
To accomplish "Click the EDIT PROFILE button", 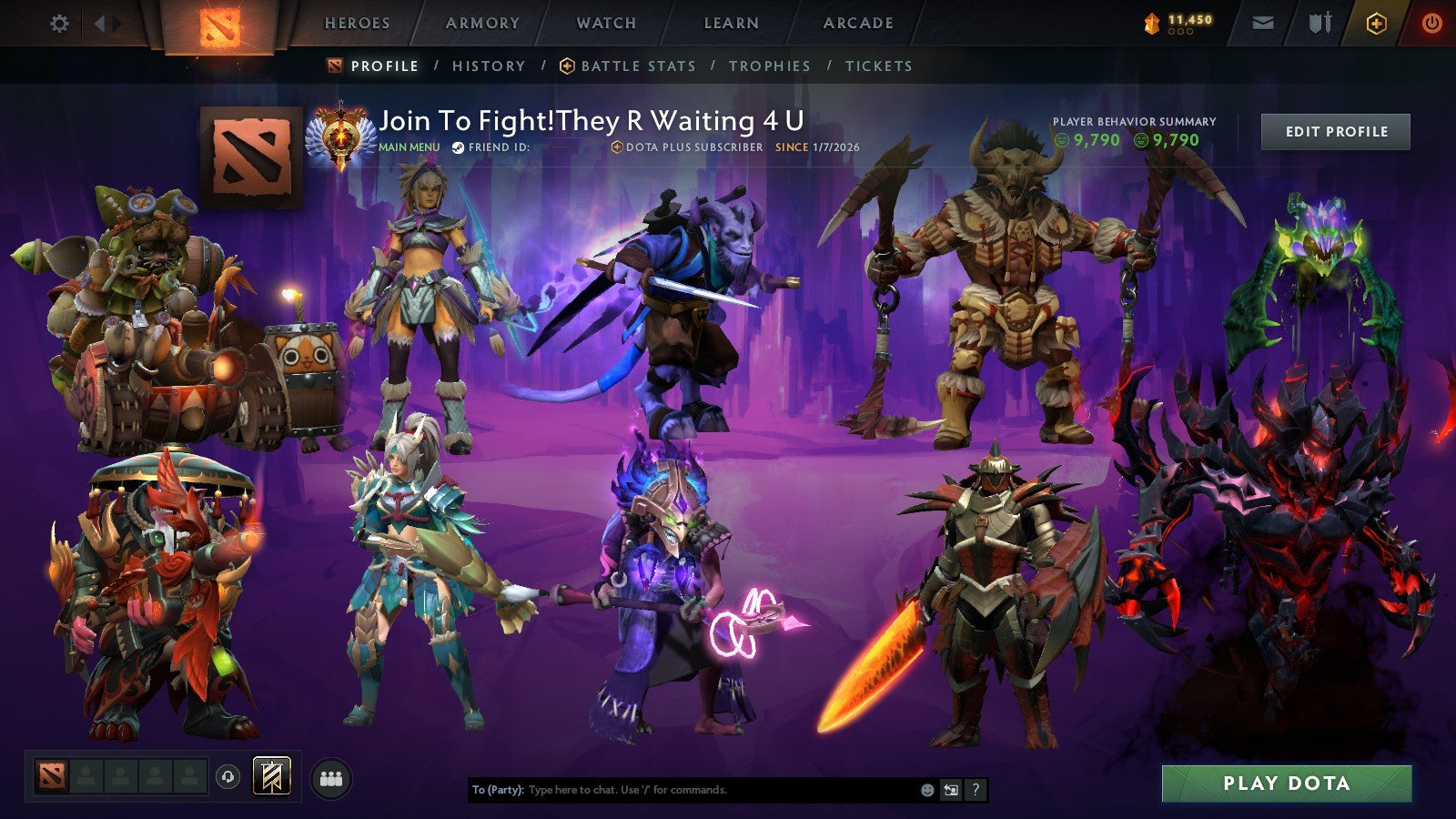I will (x=1334, y=131).
